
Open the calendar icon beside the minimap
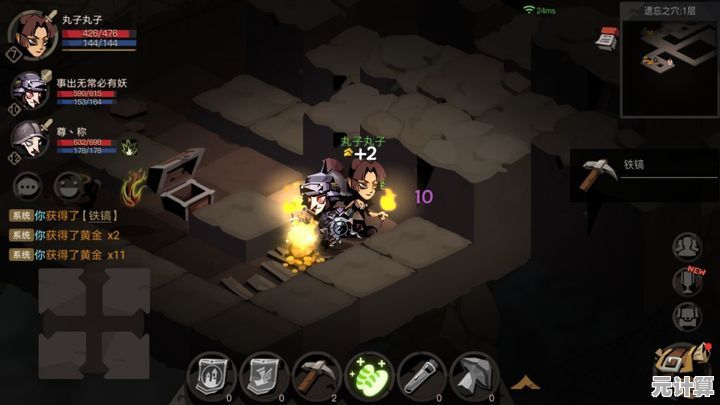(605, 39)
